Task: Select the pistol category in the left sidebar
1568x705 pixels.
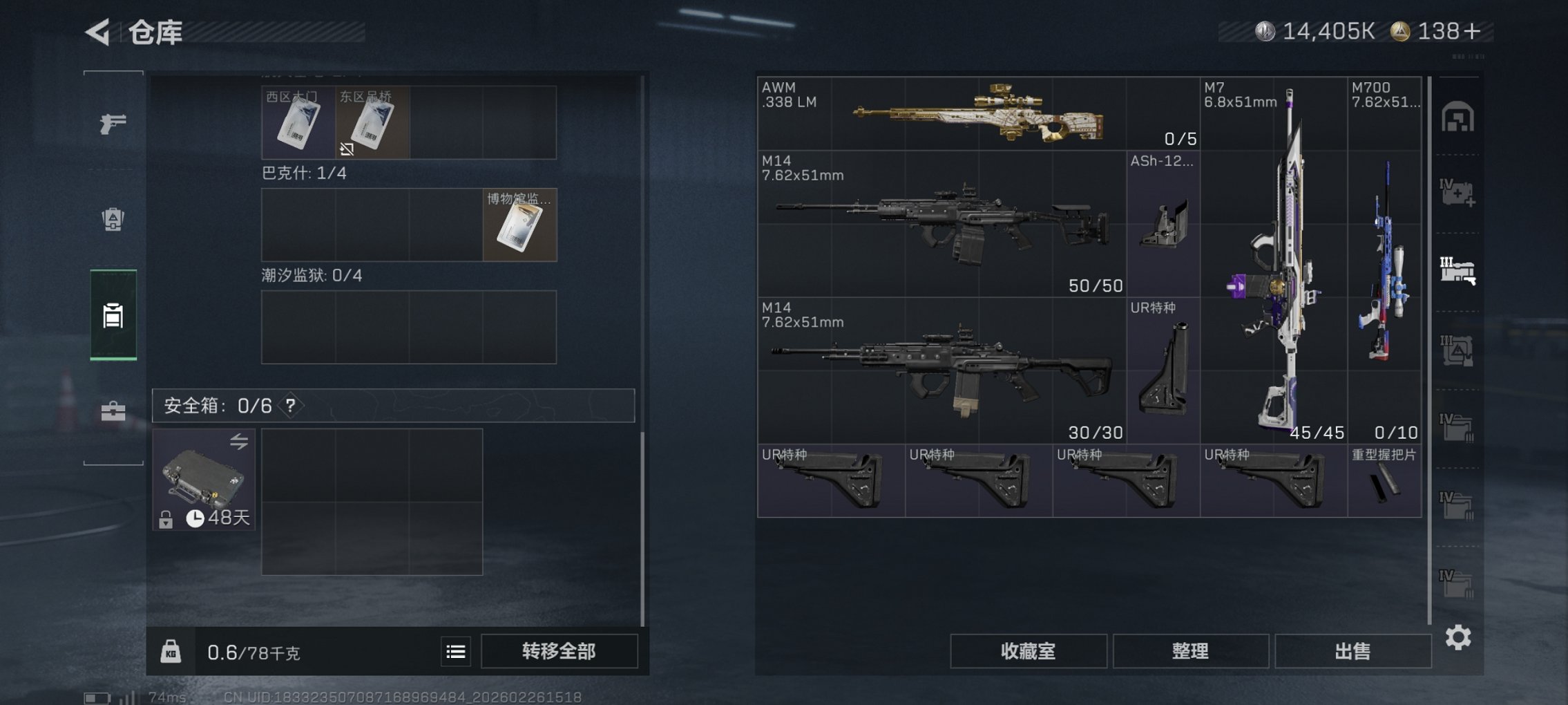Action: click(113, 122)
